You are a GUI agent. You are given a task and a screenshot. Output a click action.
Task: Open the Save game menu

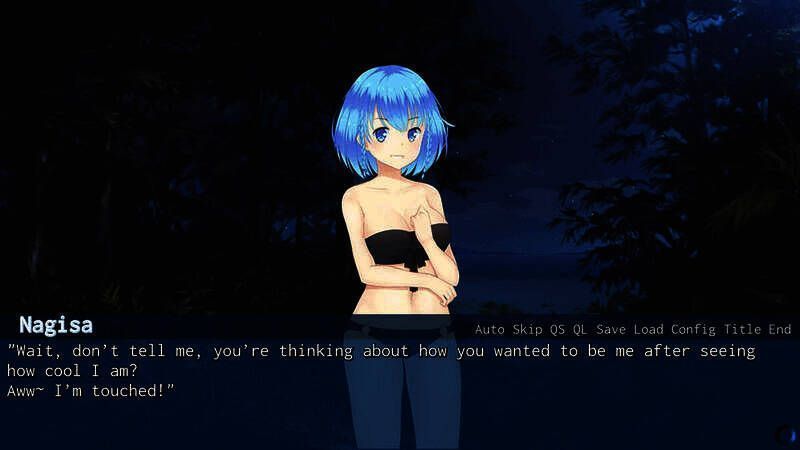point(611,329)
